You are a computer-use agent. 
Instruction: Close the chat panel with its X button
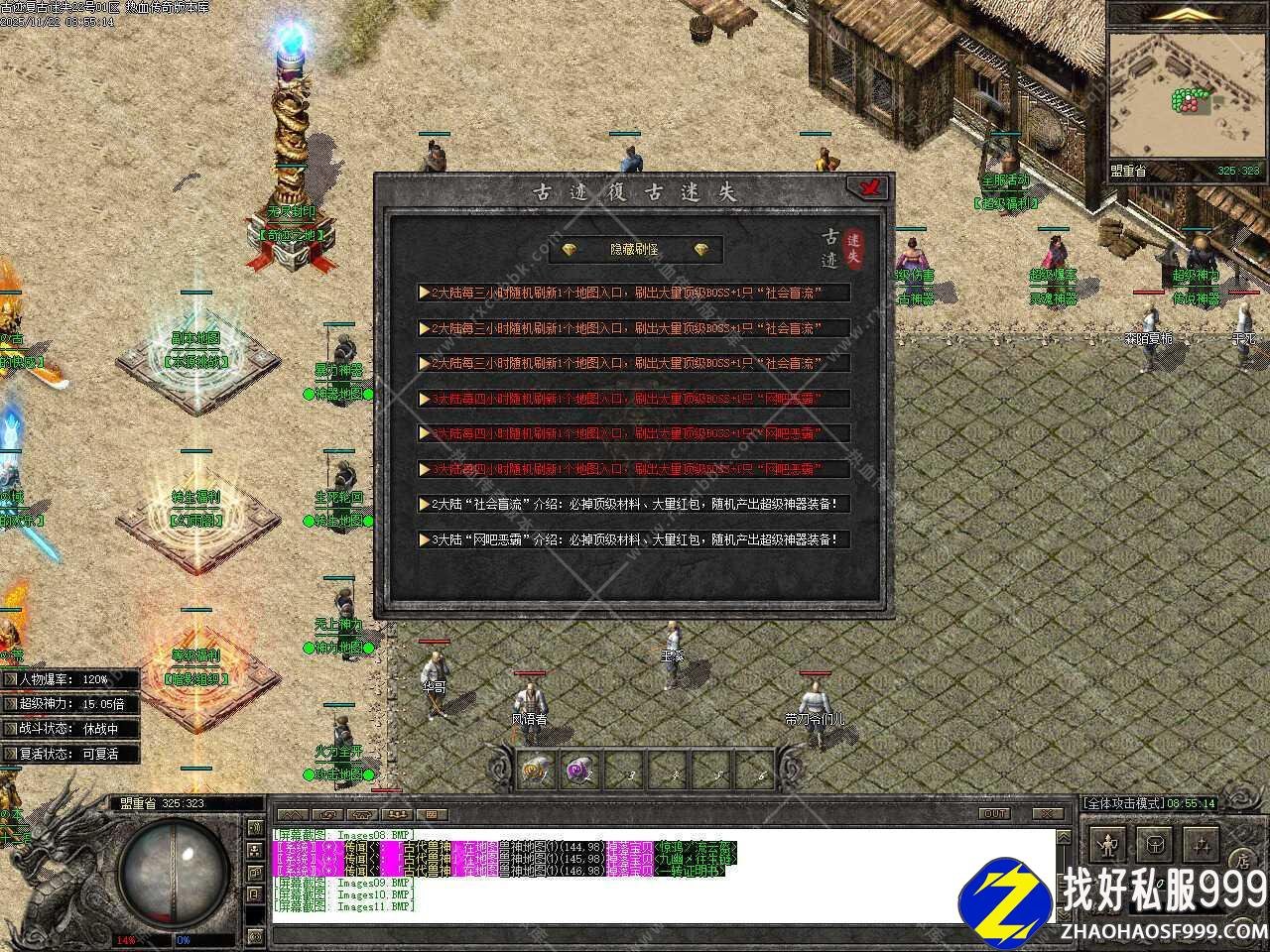pos(1042,813)
